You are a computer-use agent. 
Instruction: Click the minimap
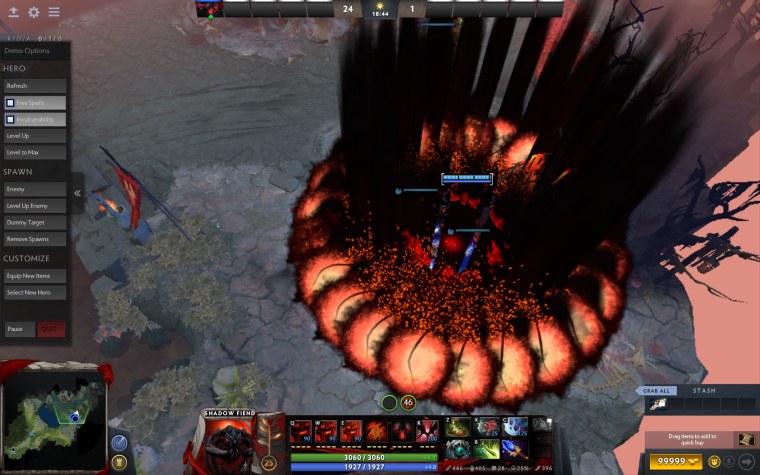tap(55, 420)
